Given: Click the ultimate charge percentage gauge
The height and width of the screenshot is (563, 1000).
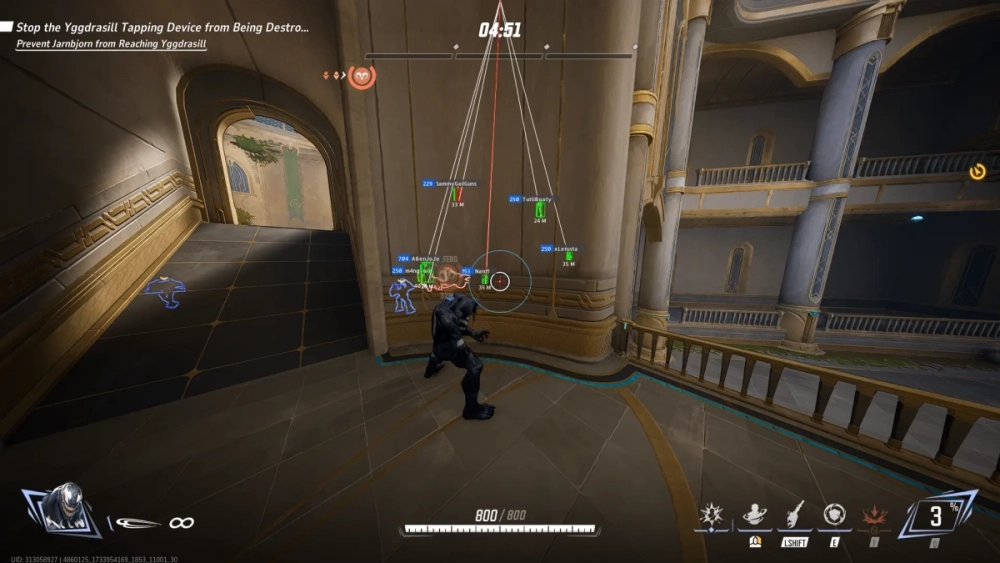Looking at the screenshot, I should click(x=936, y=515).
